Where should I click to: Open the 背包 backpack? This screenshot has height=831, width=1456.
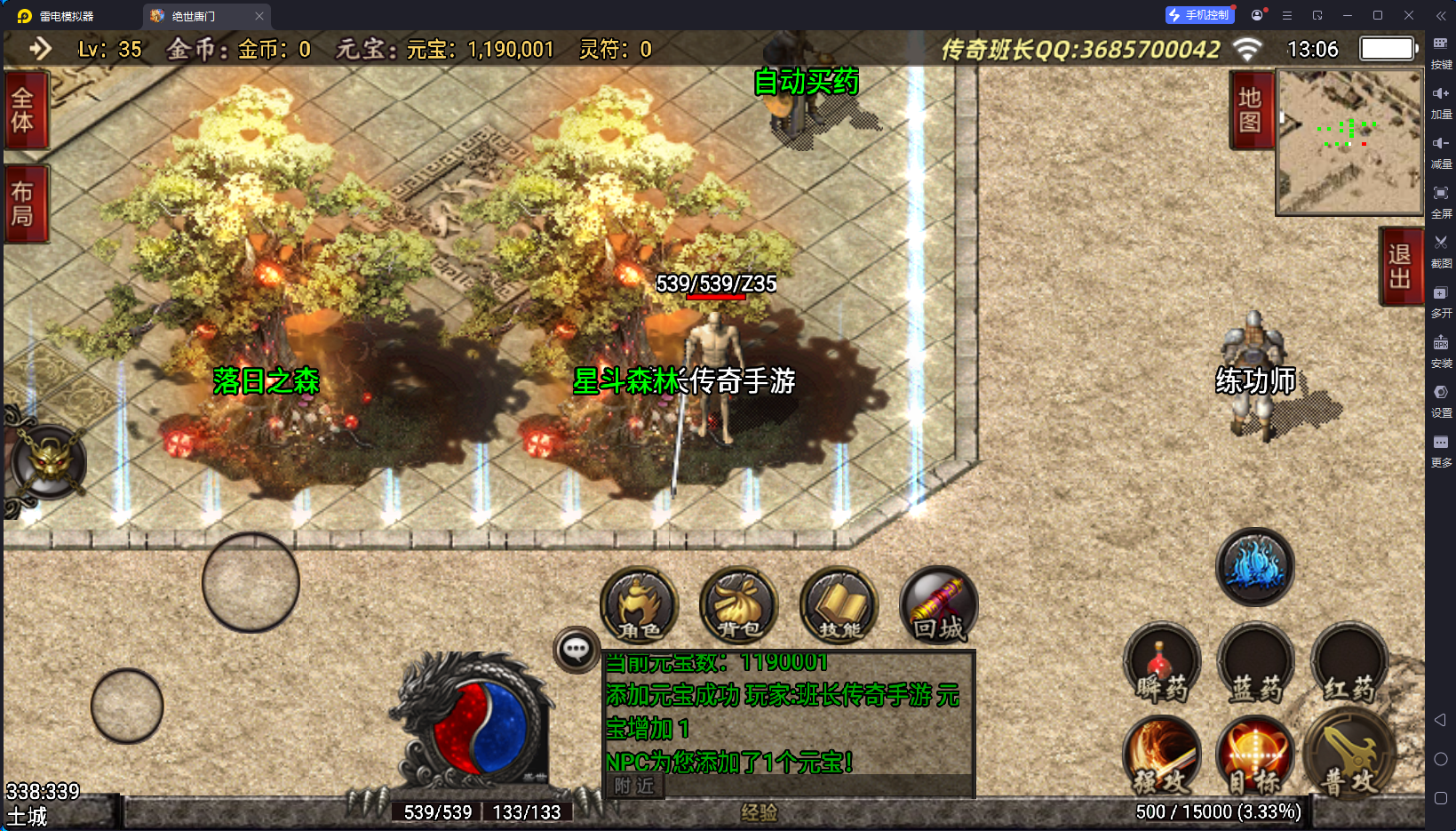click(x=739, y=606)
